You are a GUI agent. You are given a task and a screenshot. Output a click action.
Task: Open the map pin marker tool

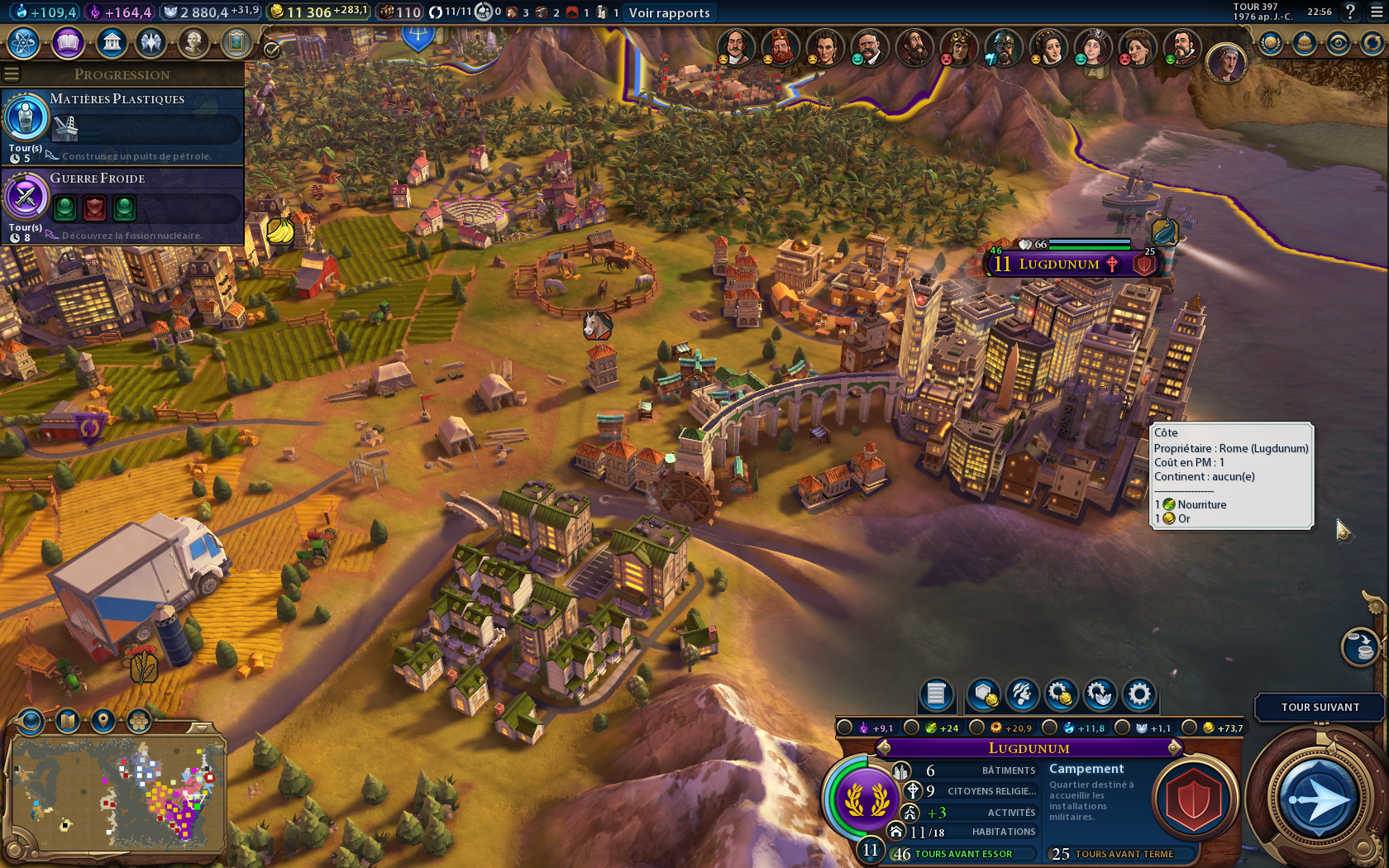[103, 721]
